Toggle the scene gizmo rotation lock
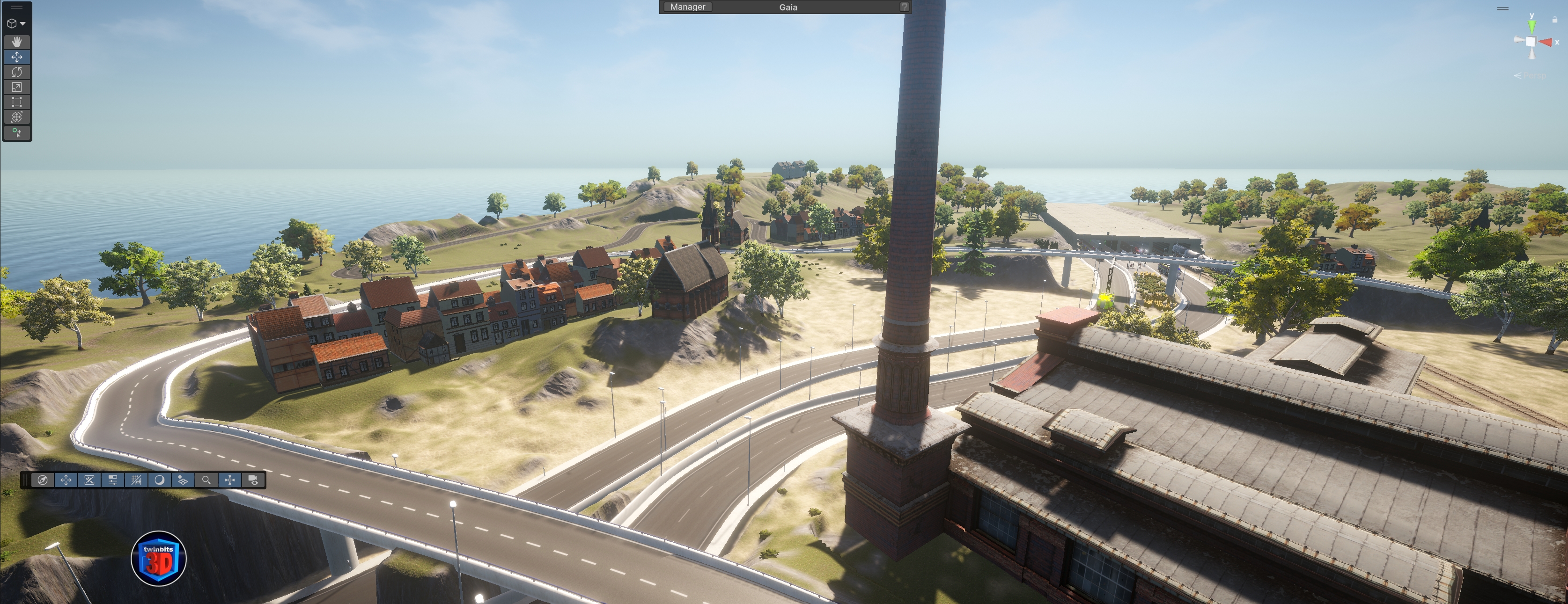The height and width of the screenshot is (604, 1568). (x=1554, y=20)
